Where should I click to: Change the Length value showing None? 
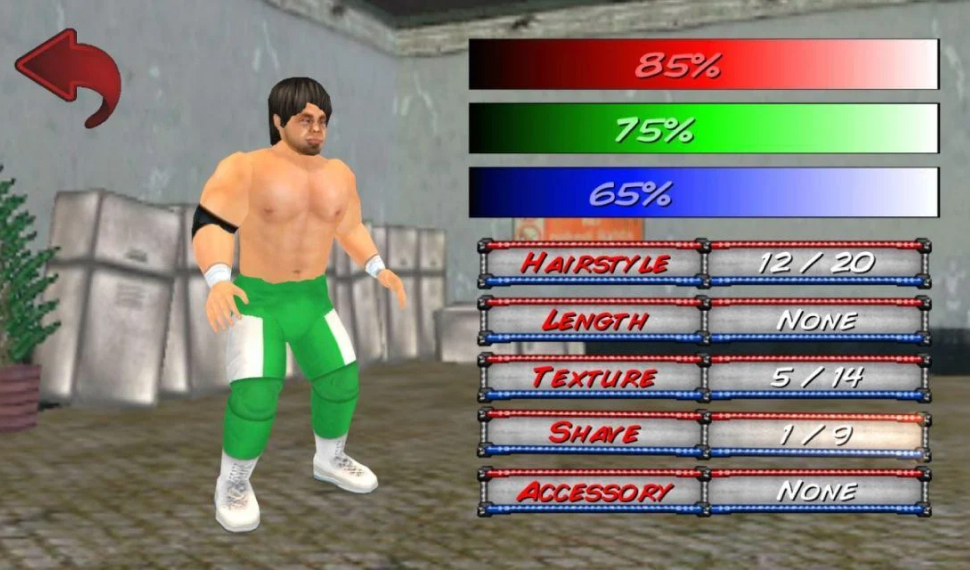pyautogui.click(x=817, y=320)
